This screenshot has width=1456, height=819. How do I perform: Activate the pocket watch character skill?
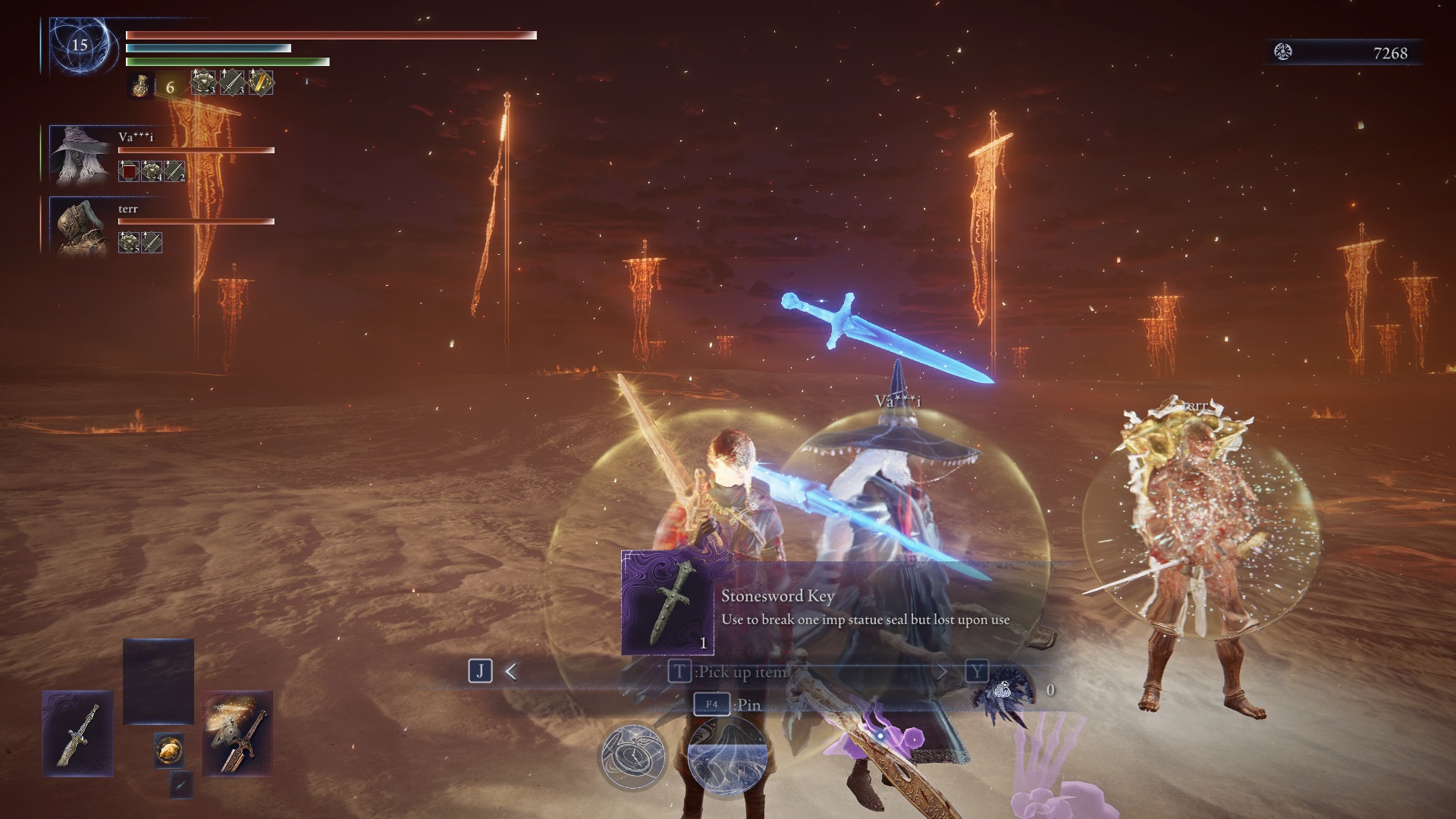[x=632, y=756]
